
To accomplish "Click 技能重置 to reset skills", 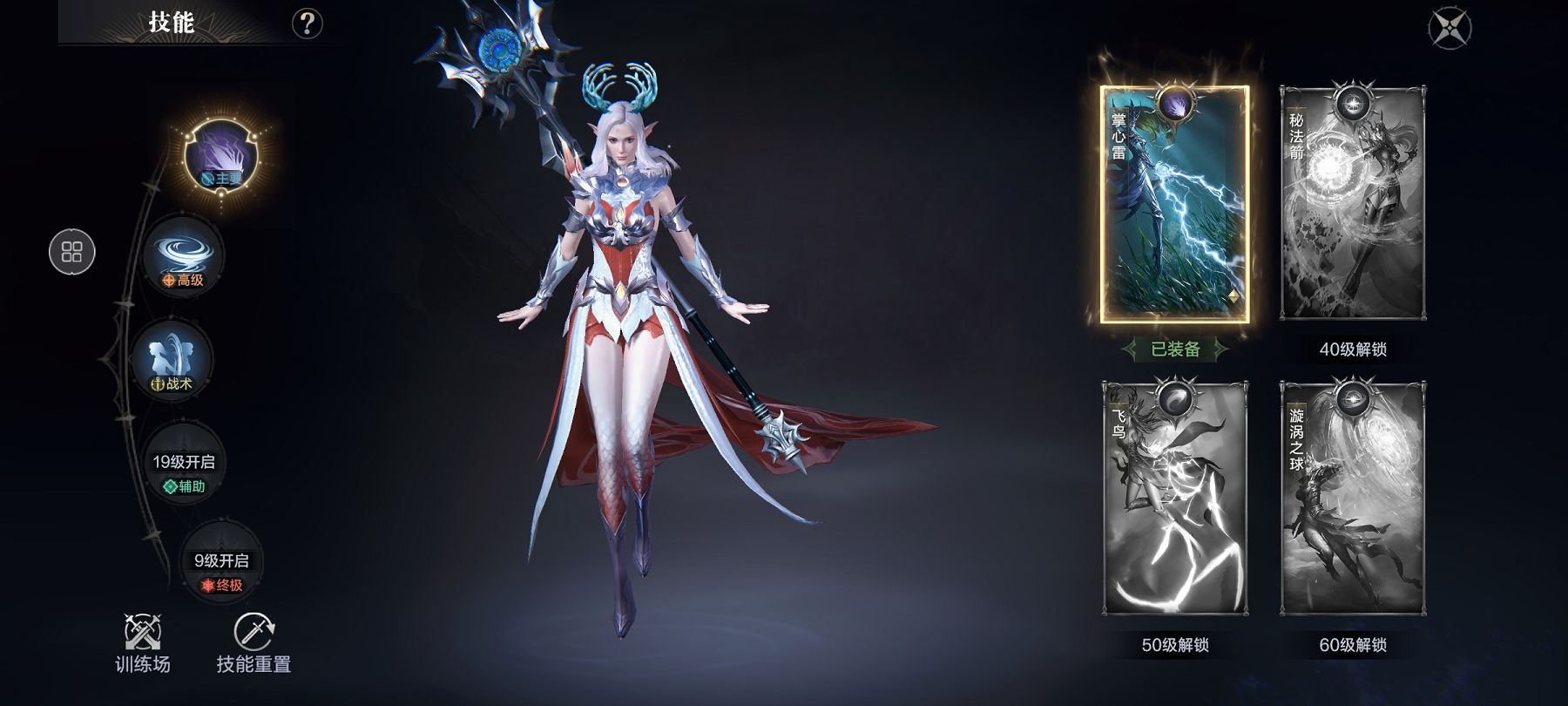I will (x=253, y=643).
